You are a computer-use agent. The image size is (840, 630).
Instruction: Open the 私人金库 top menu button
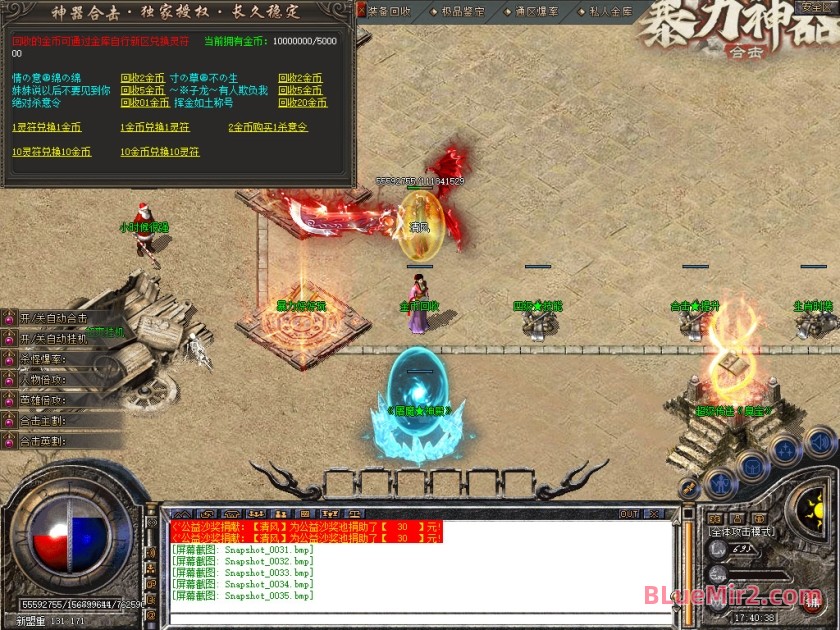point(611,11)
